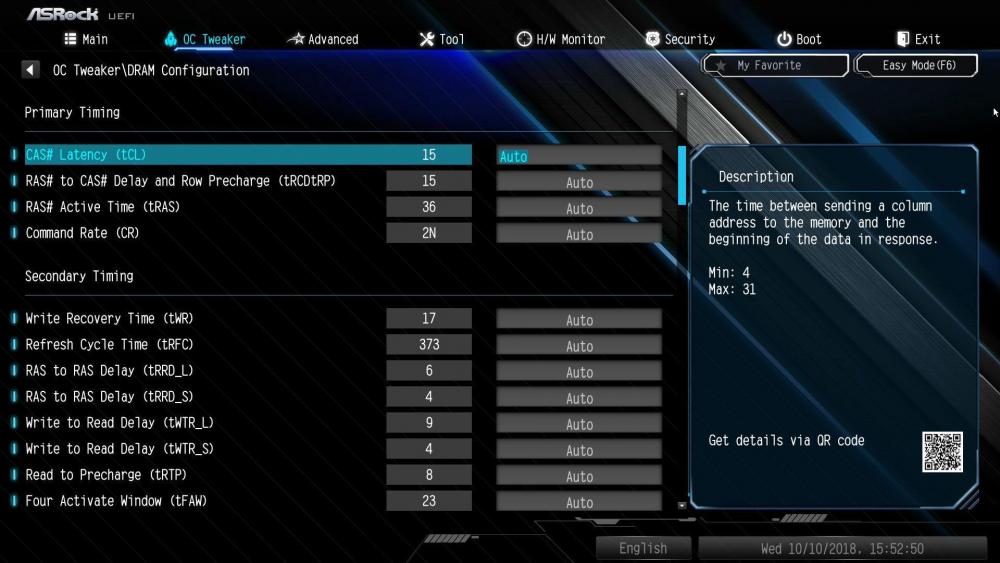The image size is (1000, 563).
Task: Select the Tool tab
Action: (x=441, y=39)
